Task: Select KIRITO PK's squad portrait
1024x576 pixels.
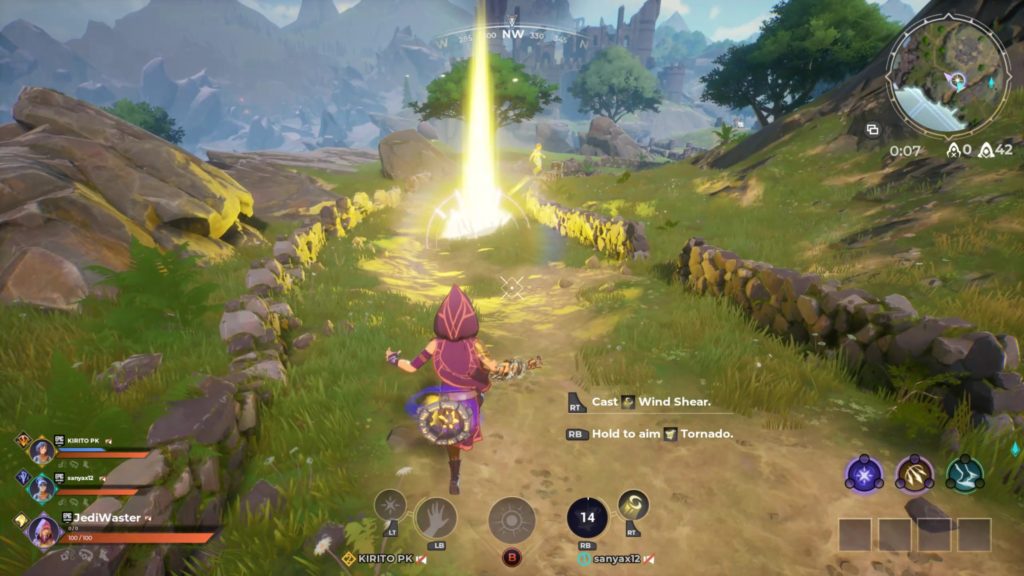Action: 42,450
